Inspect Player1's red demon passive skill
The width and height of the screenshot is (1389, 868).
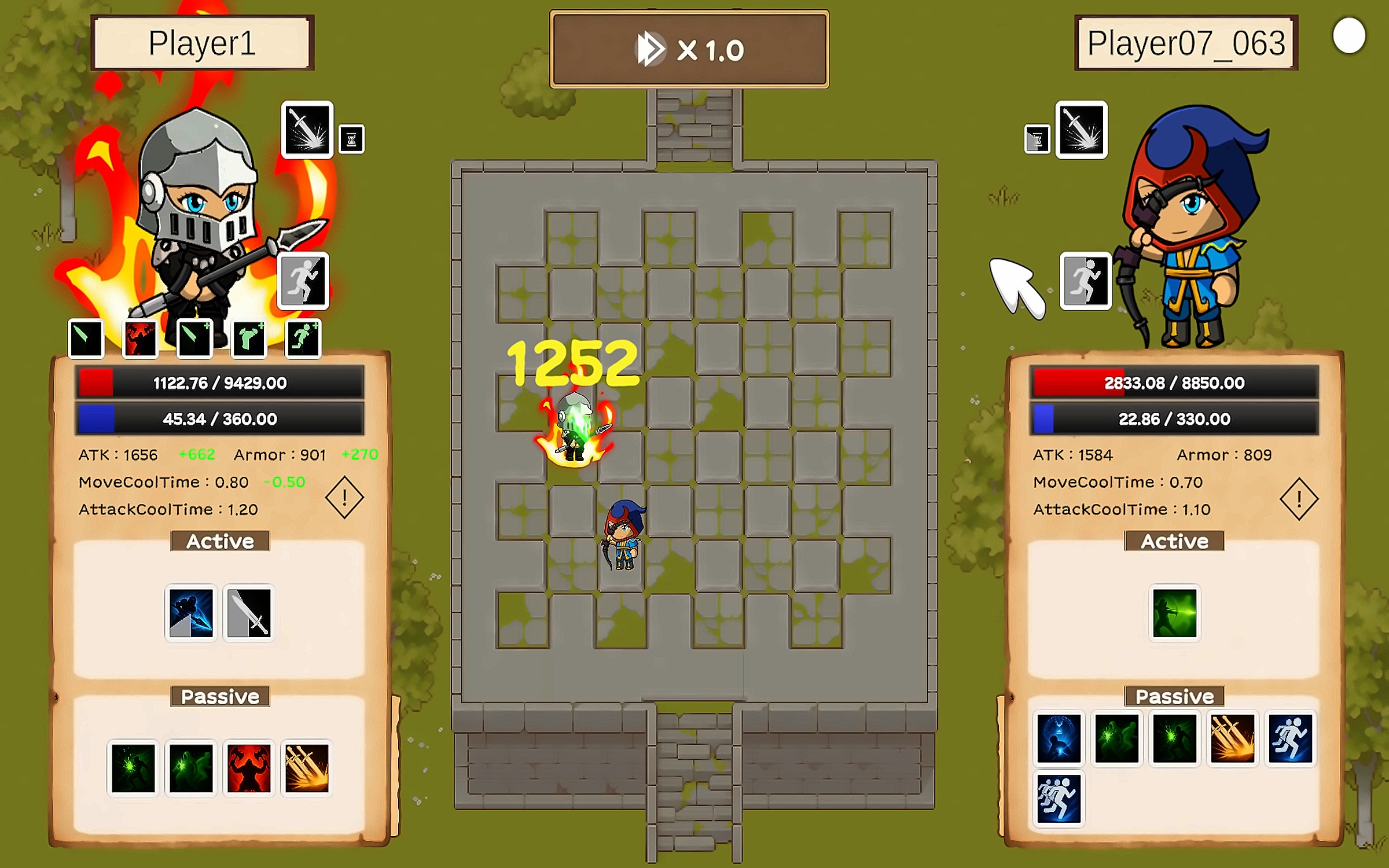click(x=249, y=768)
